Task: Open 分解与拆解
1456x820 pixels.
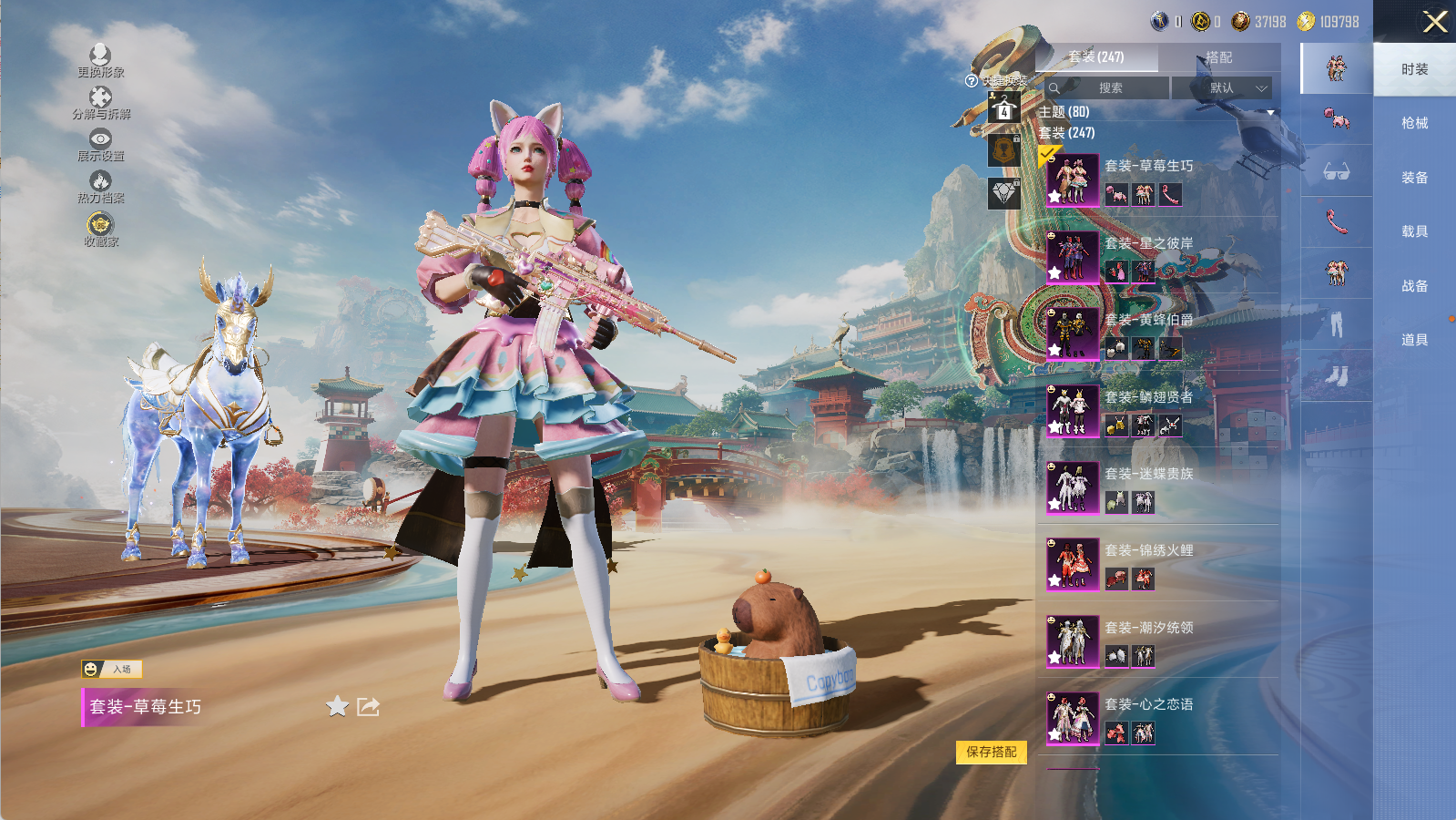Action: click(x=100, y=103)
